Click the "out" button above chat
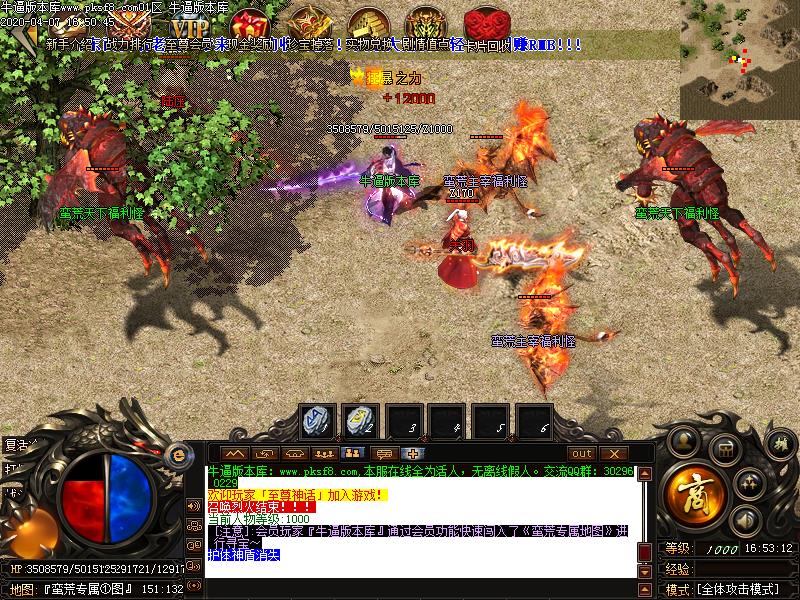 581,453
